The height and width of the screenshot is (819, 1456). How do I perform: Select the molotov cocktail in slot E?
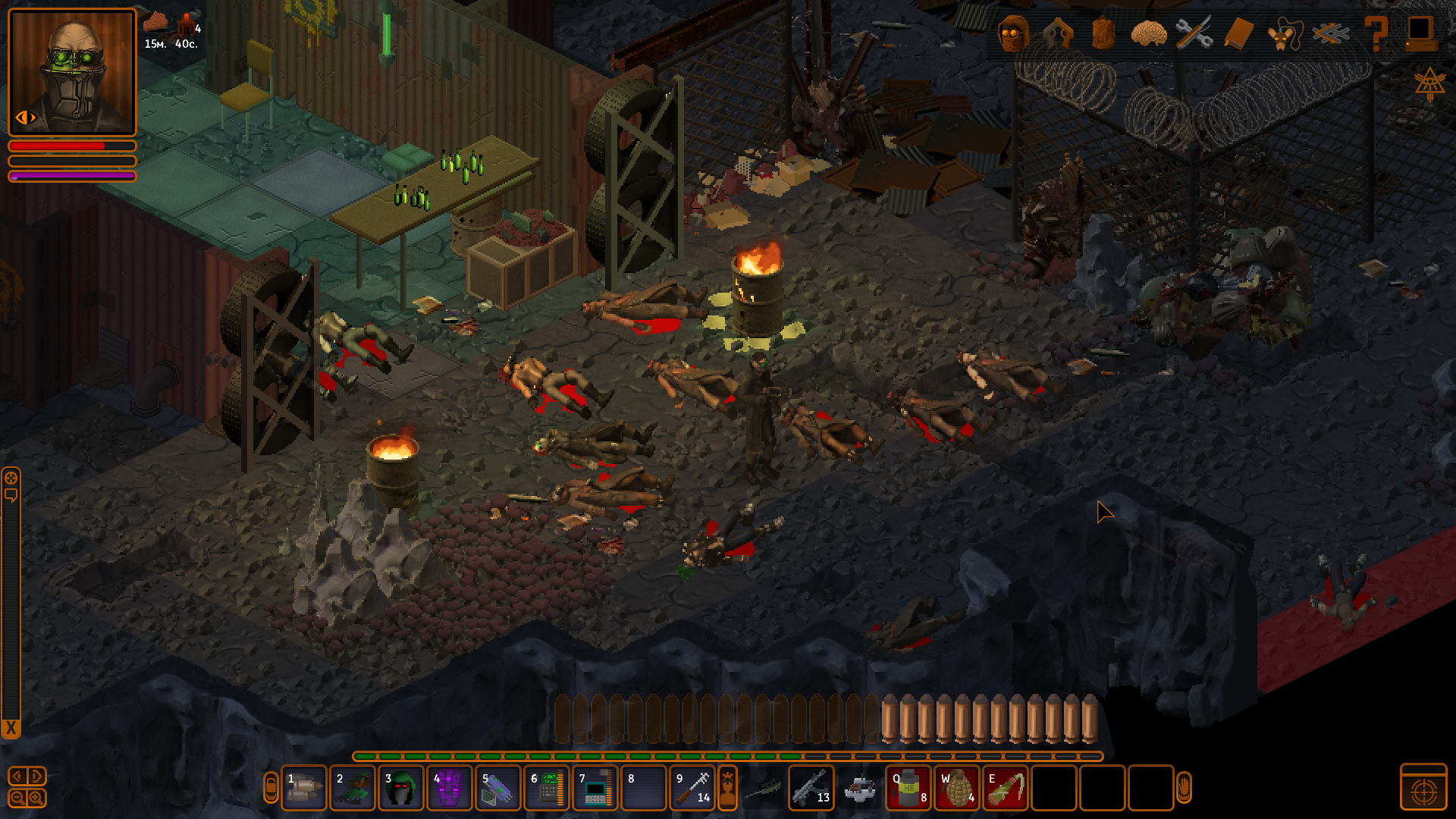coord(1006,789)
